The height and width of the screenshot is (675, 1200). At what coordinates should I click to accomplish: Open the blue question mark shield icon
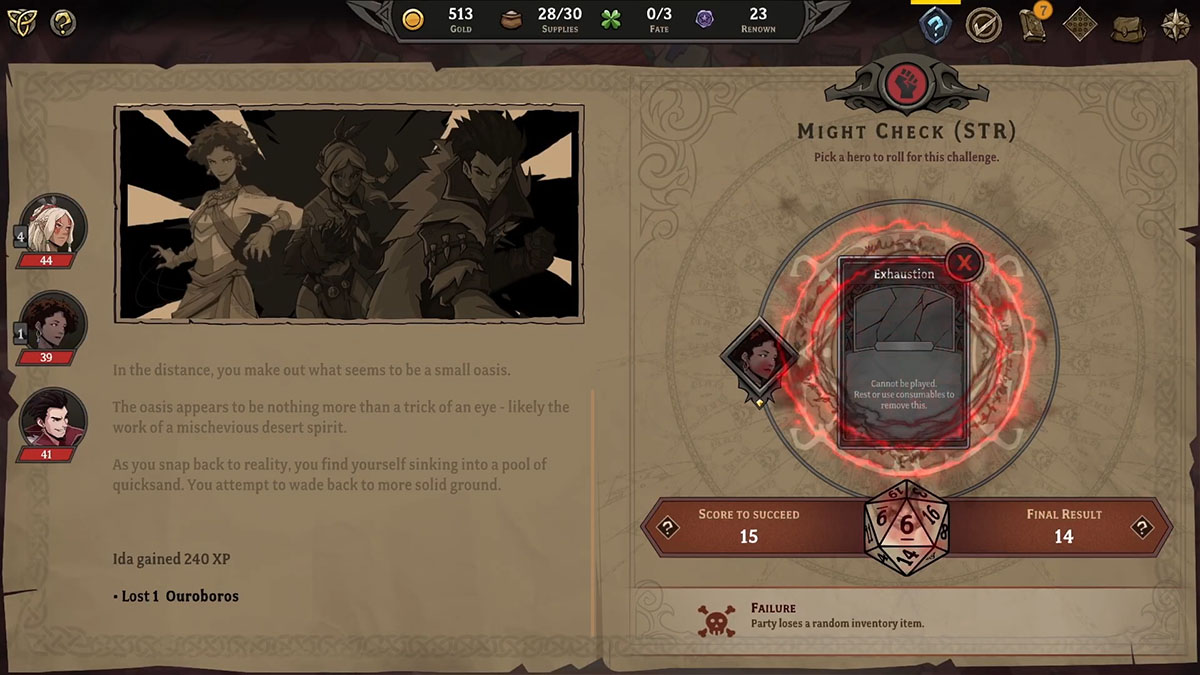(935, 24)
